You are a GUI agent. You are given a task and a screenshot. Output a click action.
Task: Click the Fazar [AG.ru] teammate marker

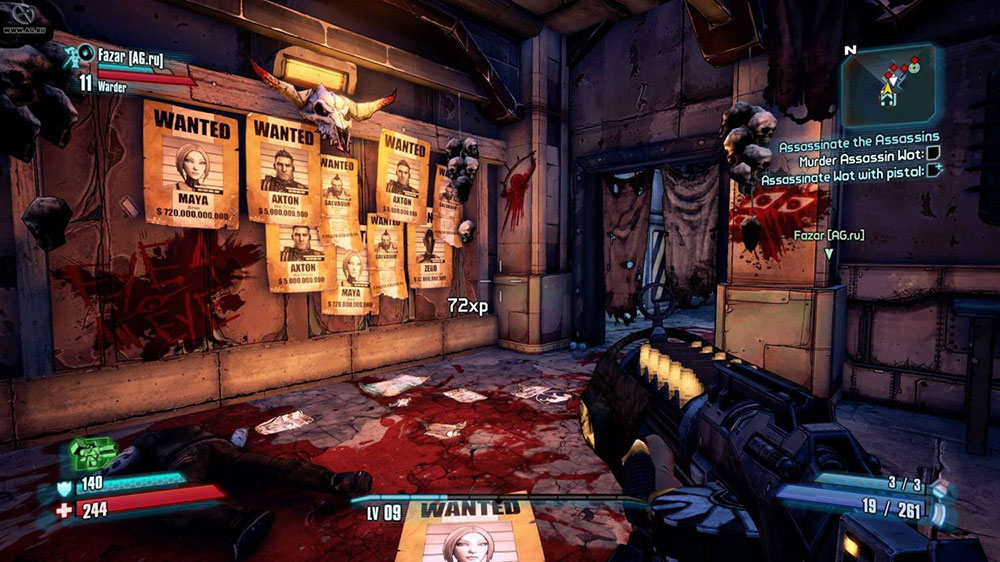pos(828,241)
